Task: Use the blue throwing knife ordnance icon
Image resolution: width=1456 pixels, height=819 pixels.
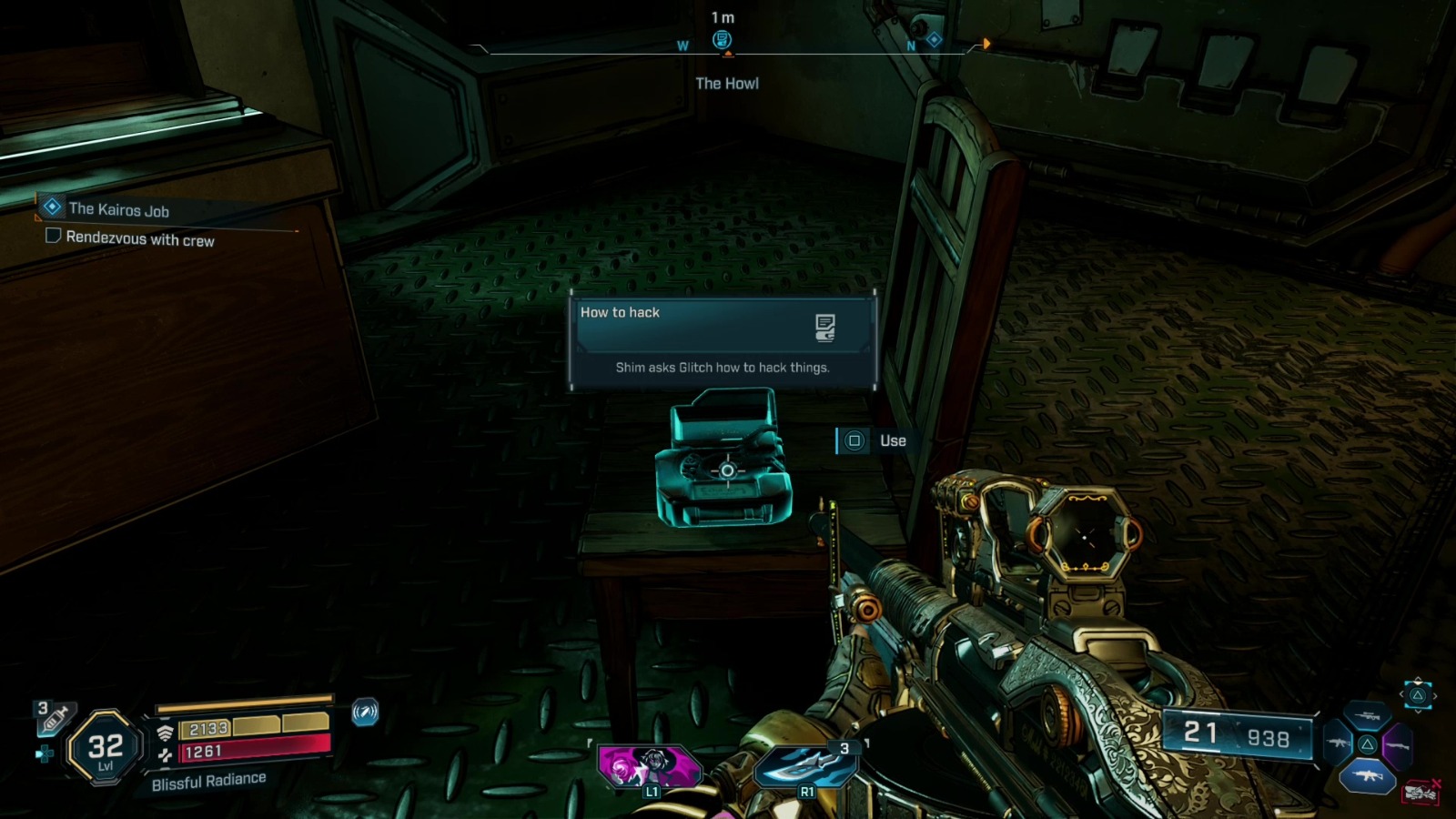Action: click(x=805, y=765)
